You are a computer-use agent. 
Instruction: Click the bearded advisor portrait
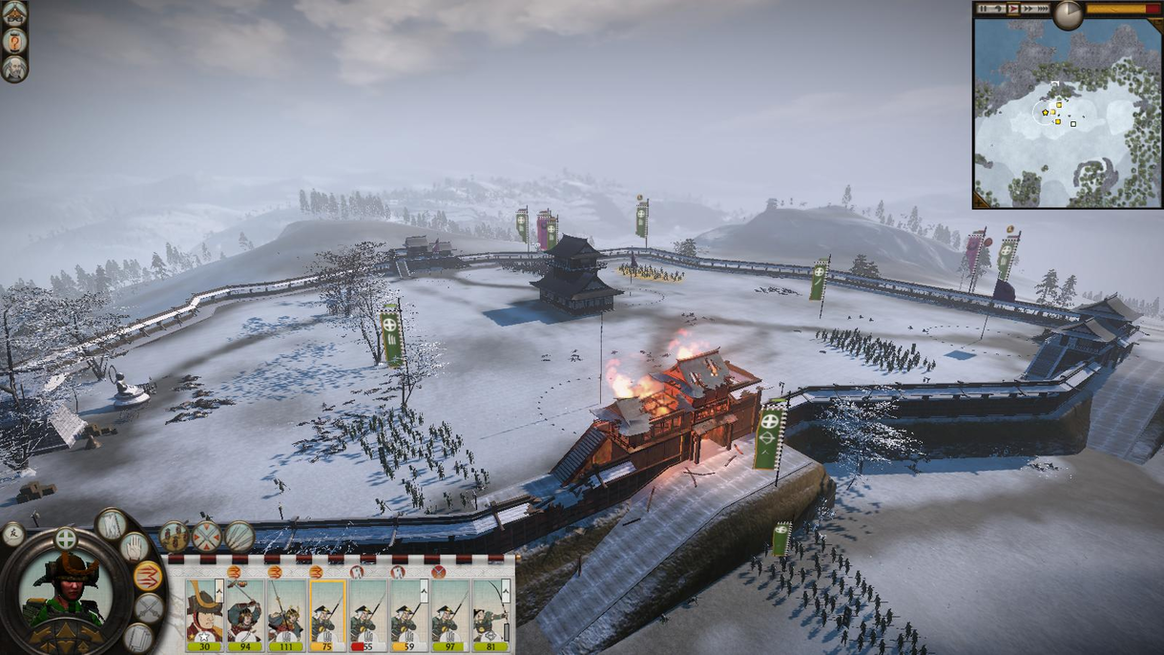pyautogui.click(x=14, y=69)
